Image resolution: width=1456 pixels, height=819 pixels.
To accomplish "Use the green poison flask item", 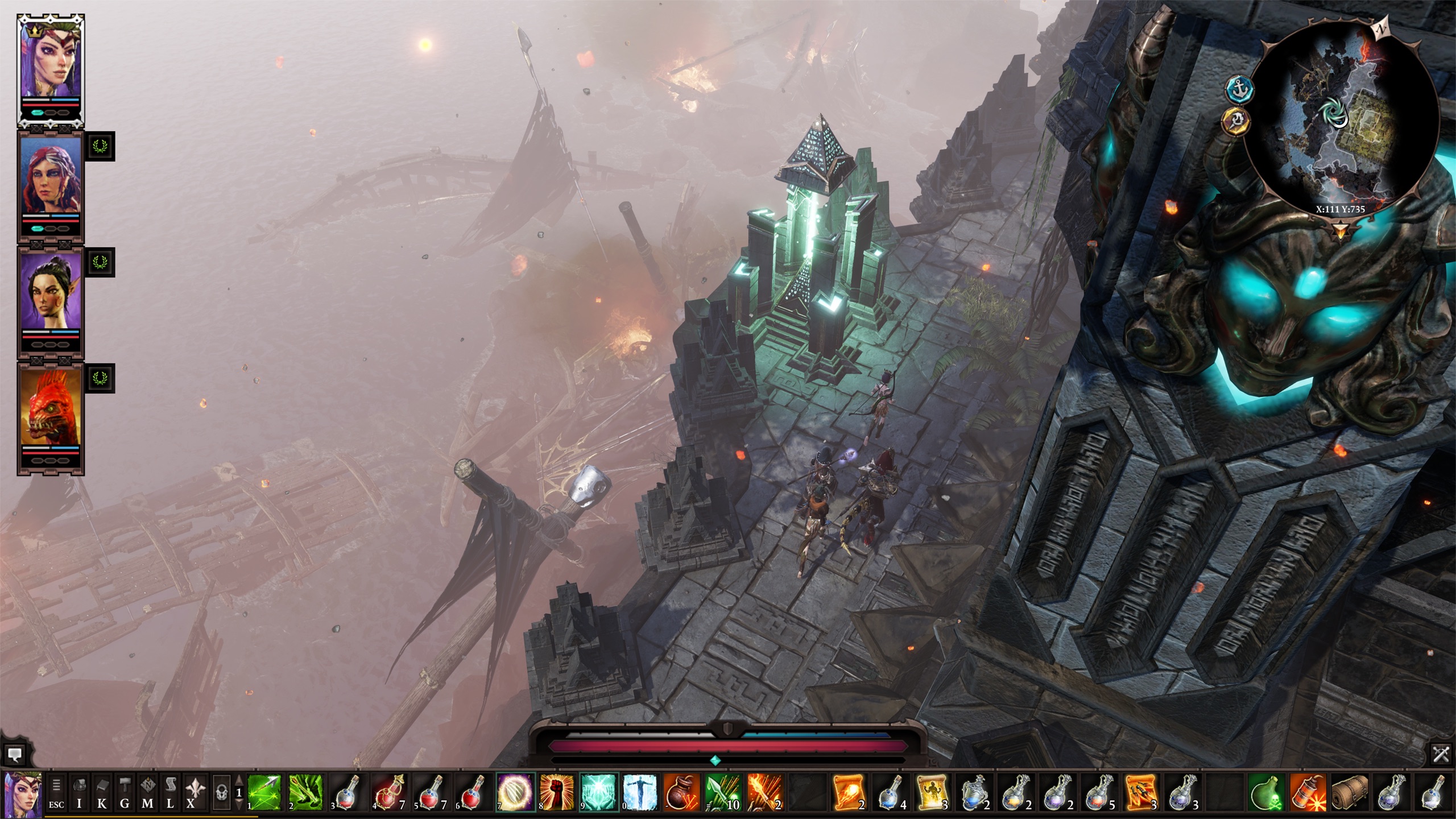I will [1267, 792].
